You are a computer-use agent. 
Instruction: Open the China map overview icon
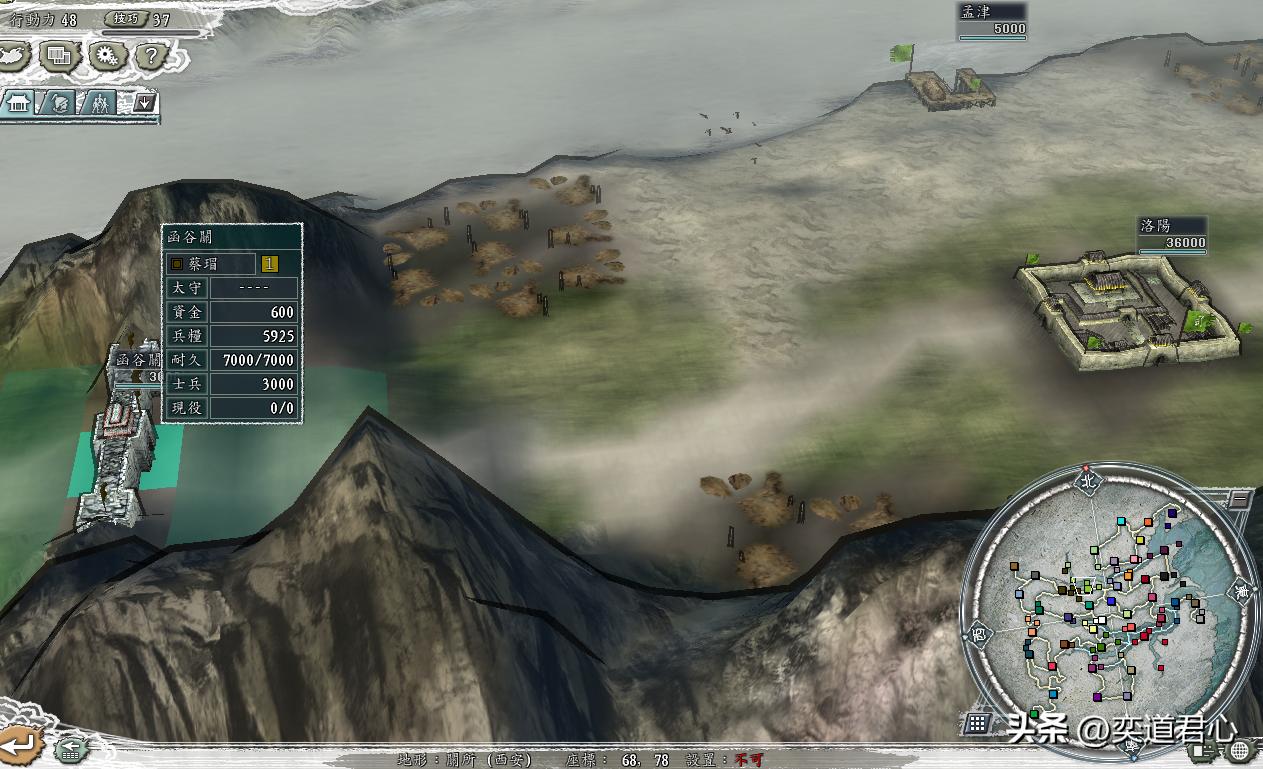[x=12, y=55]
